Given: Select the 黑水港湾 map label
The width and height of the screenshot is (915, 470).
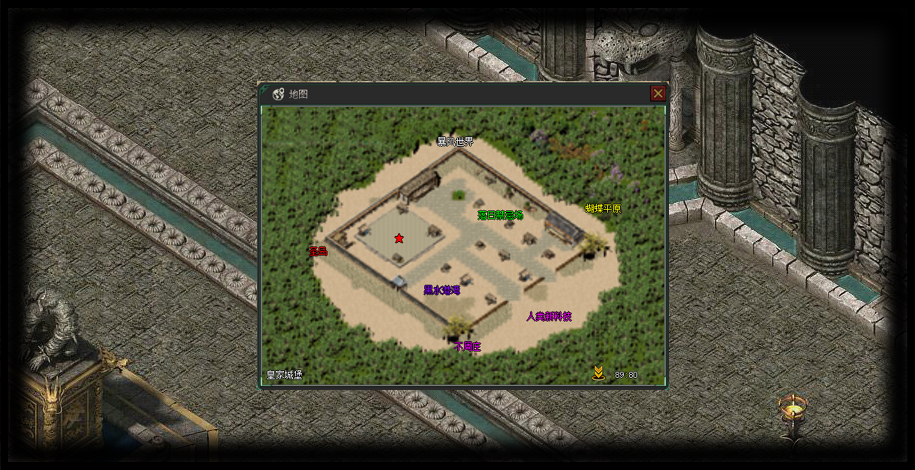Looking at the screenshot, I should (x=441, y=290).
